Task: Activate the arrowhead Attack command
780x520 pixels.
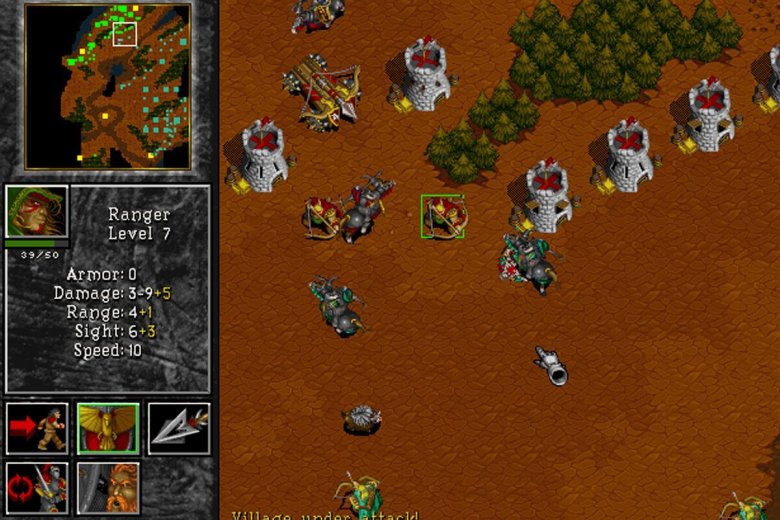Action: [x=179, y=428]
